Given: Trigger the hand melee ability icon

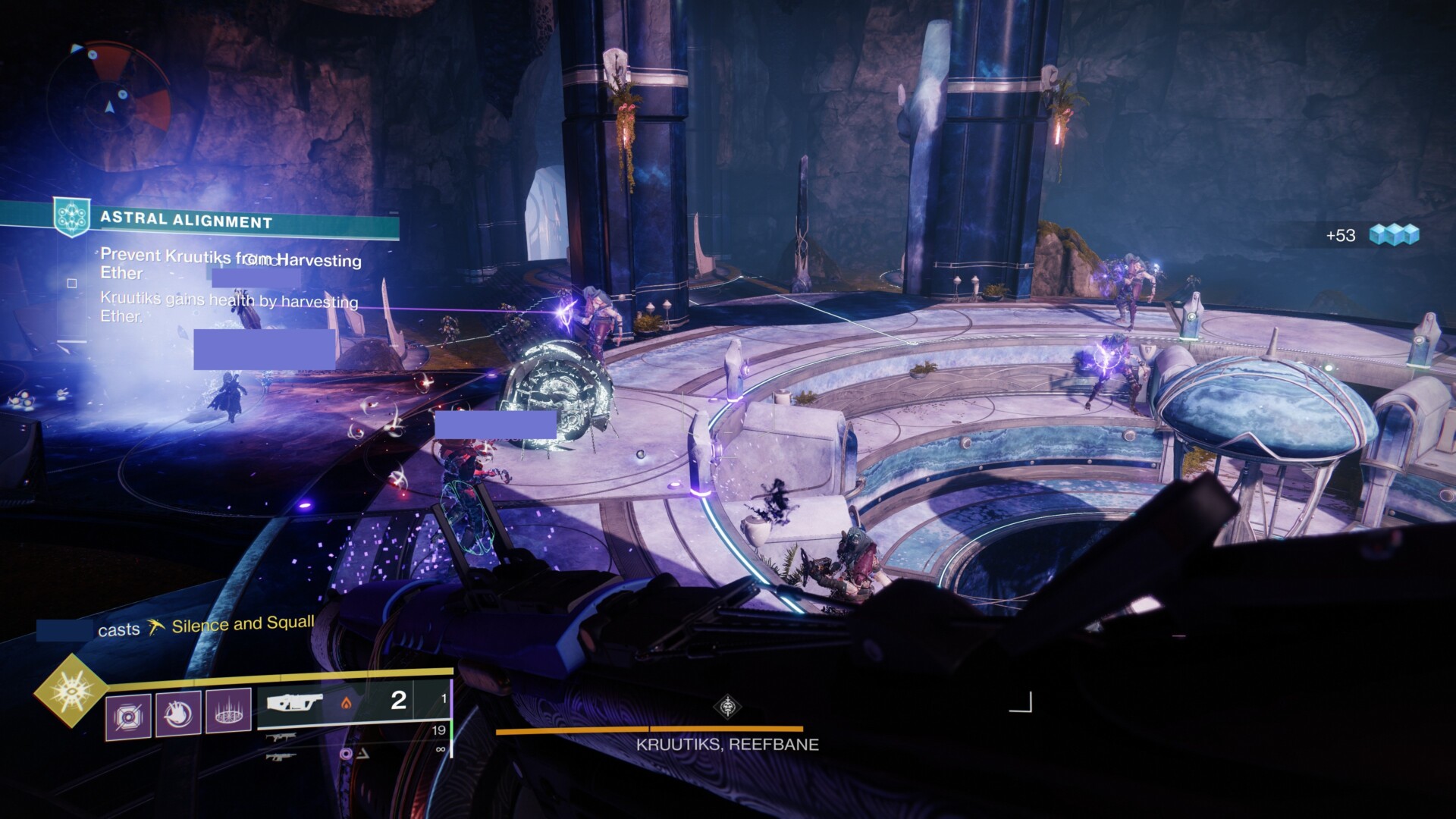Looking at the screenshot, I should (178, 714).
